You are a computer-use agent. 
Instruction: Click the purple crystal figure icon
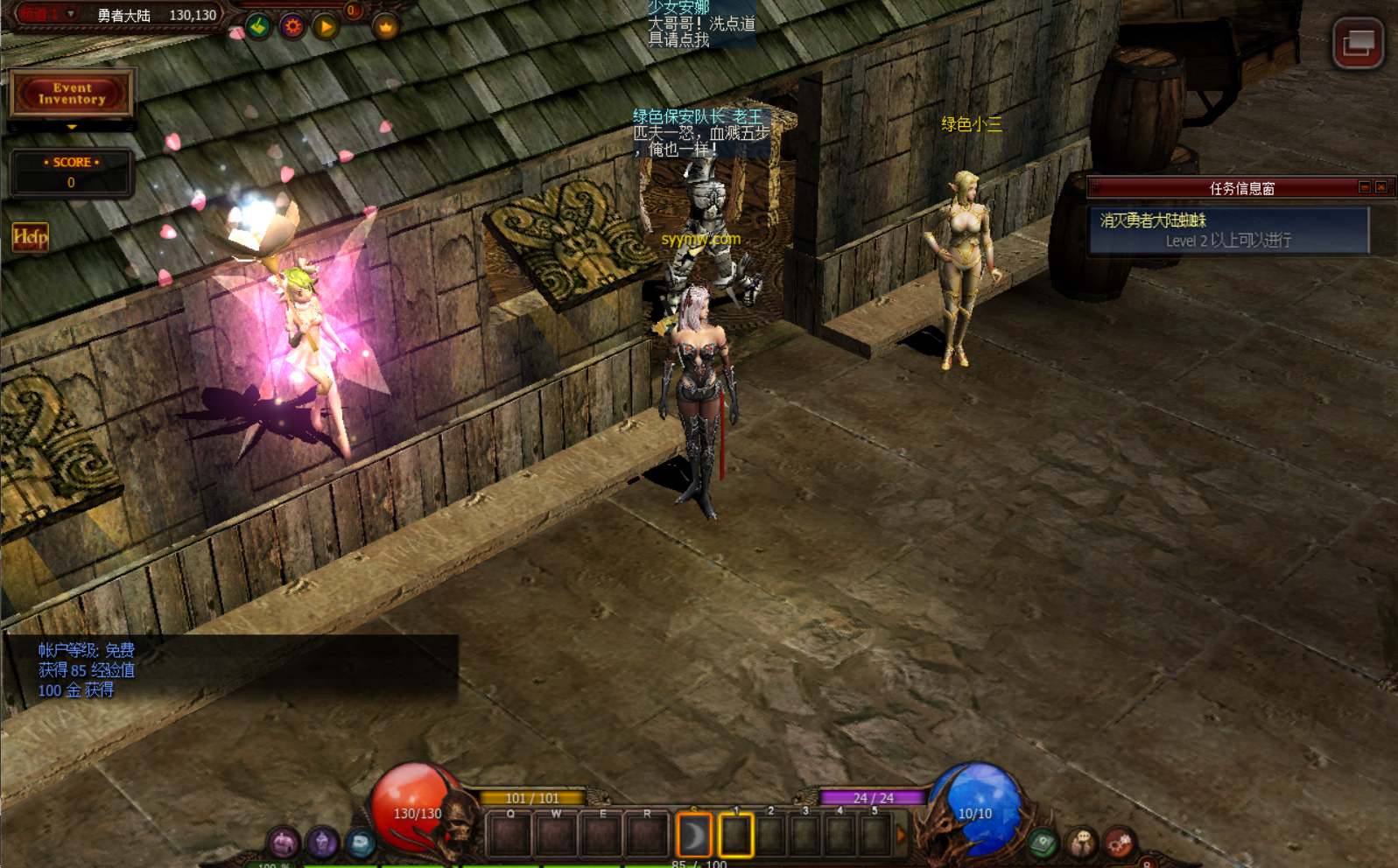pyautogui.click(x=321, y=843)
